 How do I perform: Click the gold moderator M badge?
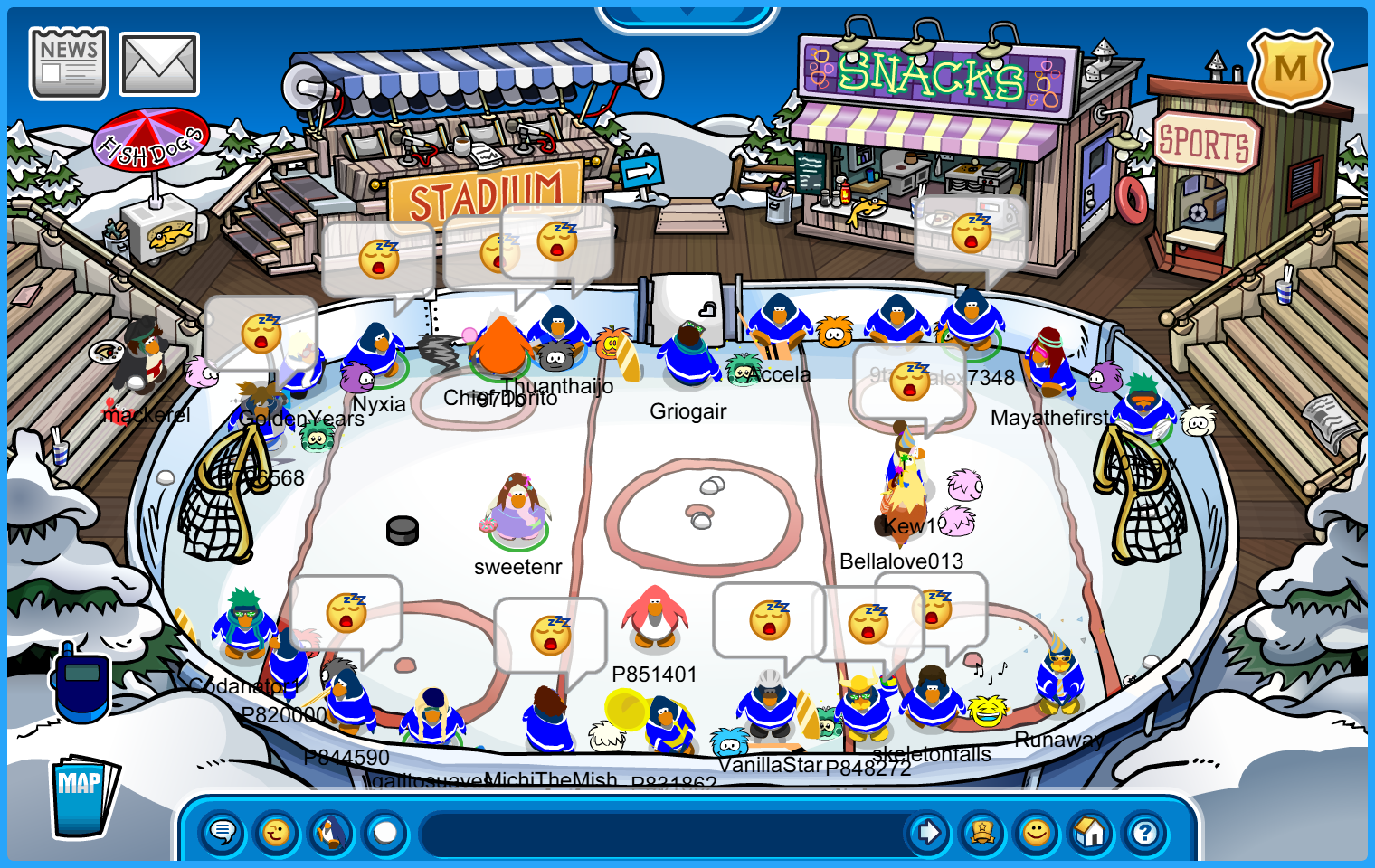(1290, 69)
